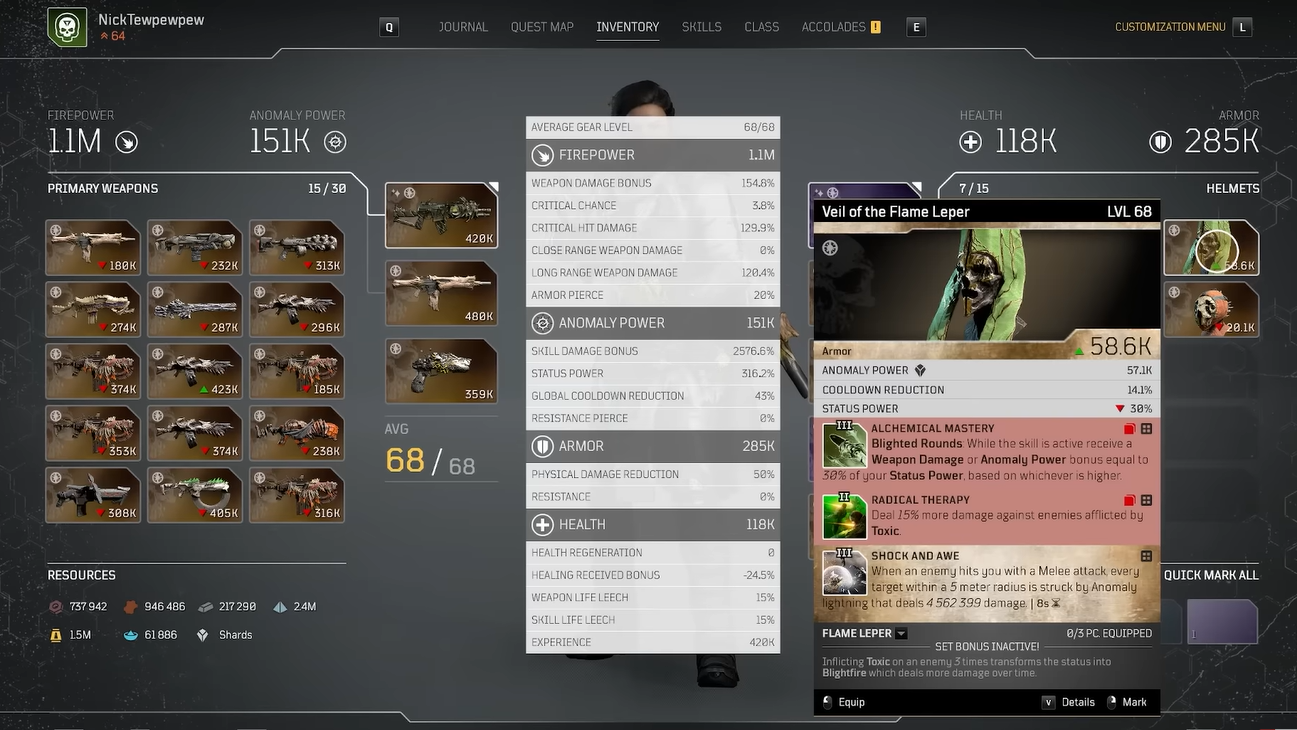The height and width of the screenshot is (730, 1297).
Task: Select the 20.1K helmet slot
Action: (1211, 309)
